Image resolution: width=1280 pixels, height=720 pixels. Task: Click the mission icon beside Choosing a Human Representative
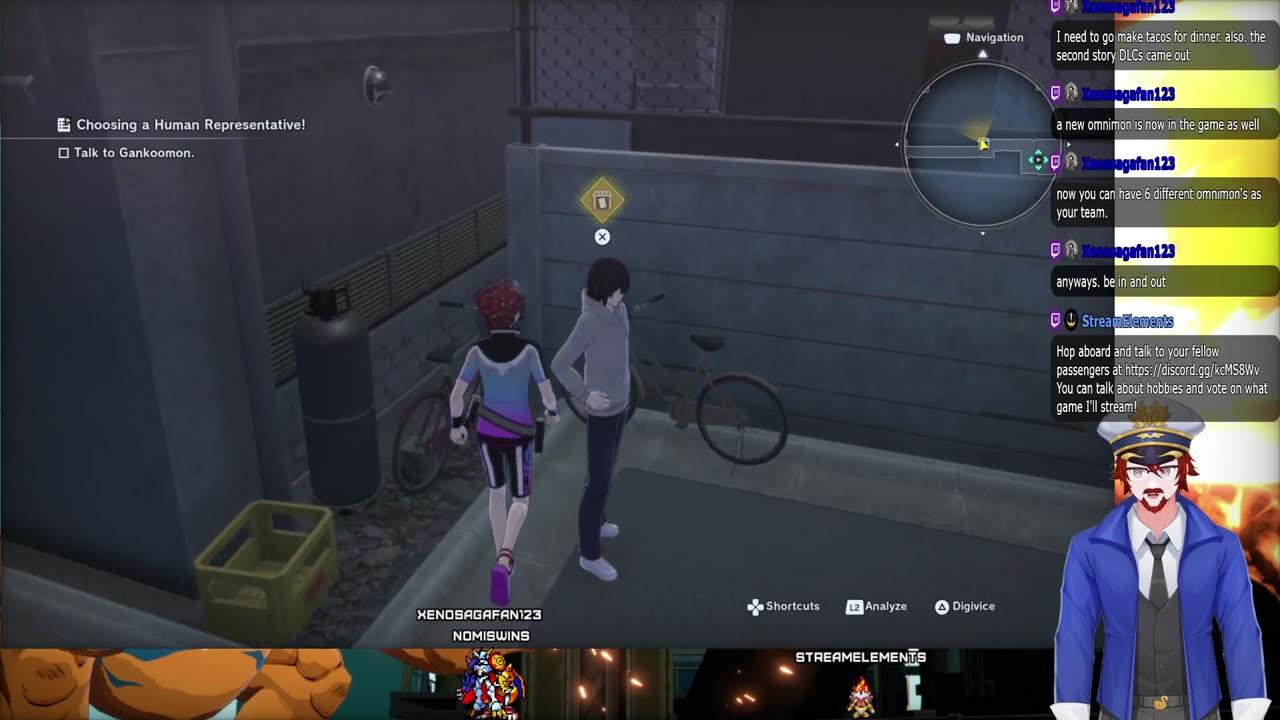point(62,124)
